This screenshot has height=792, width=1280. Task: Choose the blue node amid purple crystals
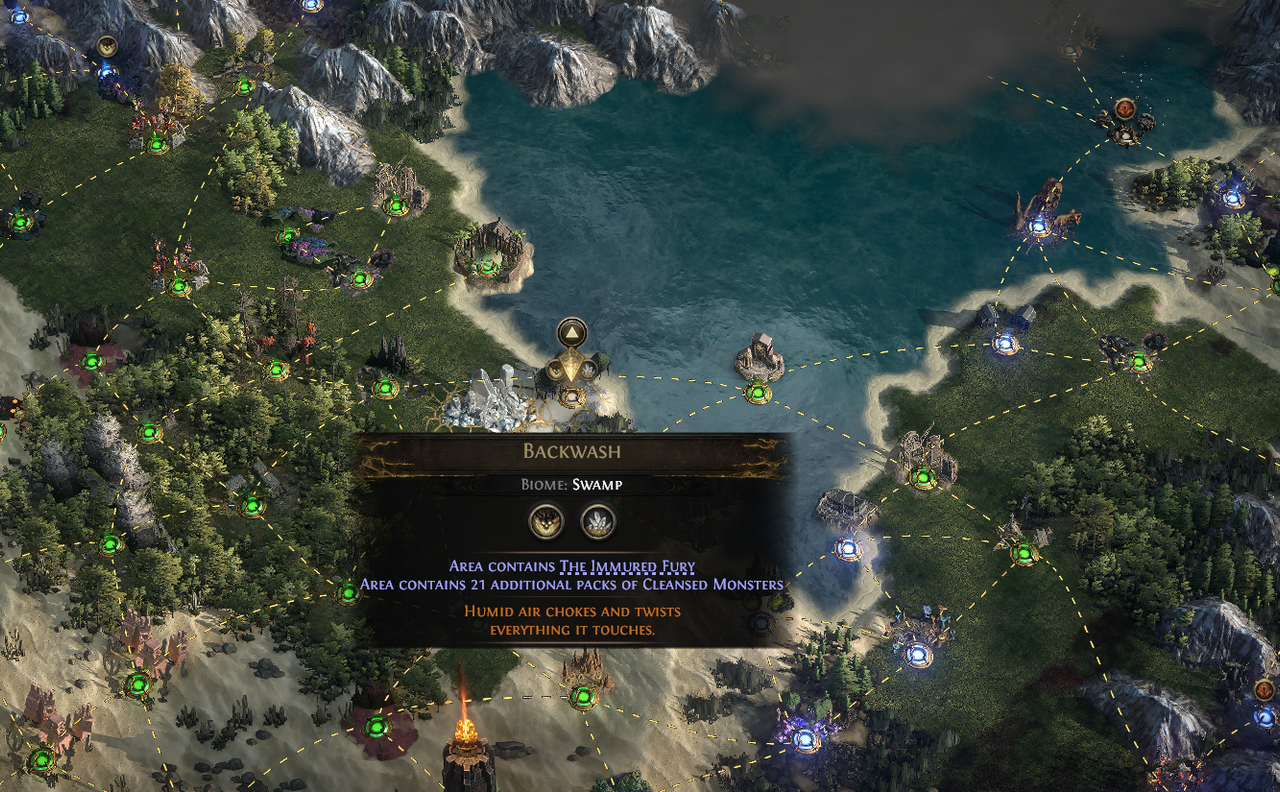805,740
